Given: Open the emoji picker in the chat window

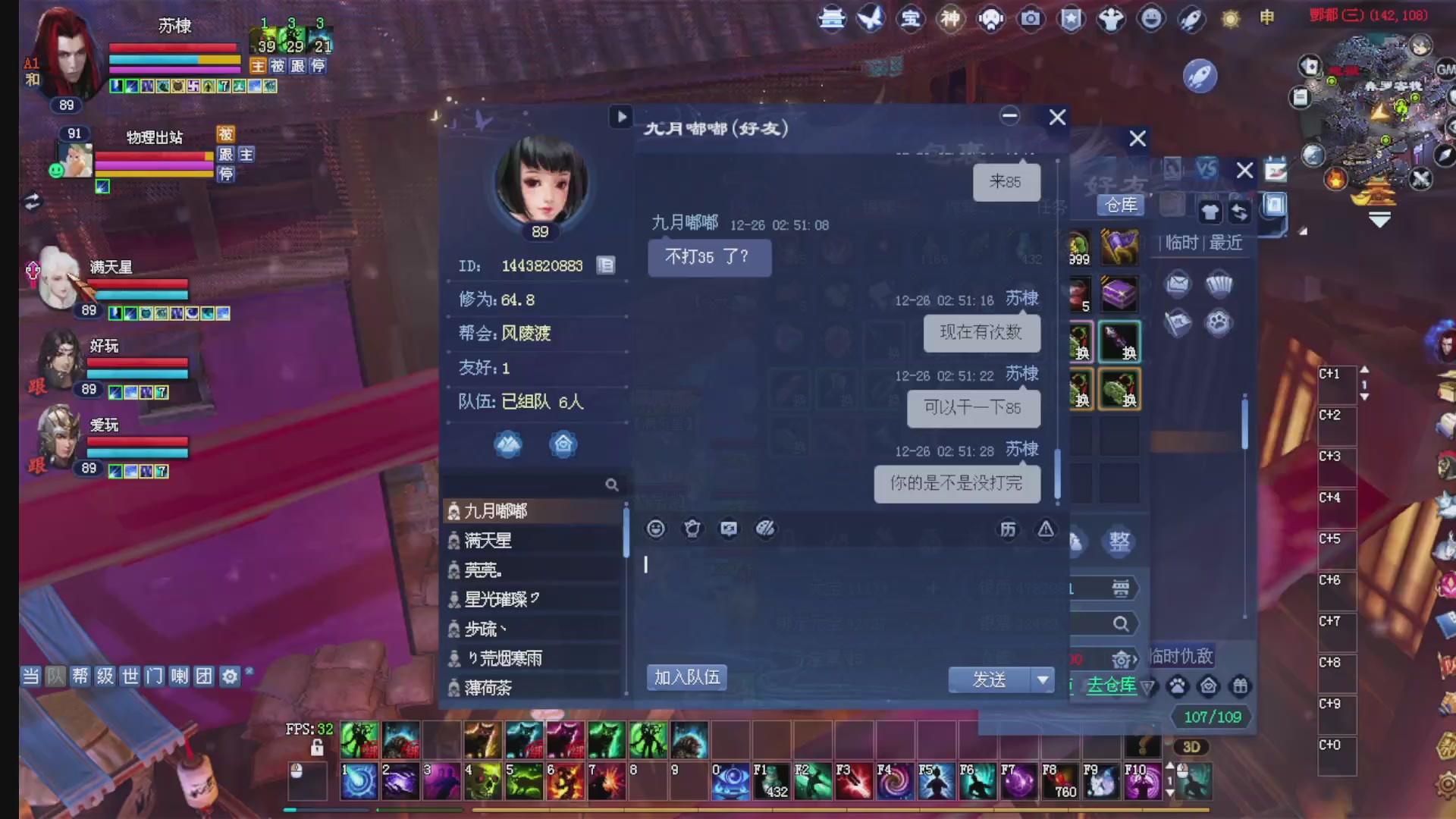Looking at the screenshot, I should point(655,529).
